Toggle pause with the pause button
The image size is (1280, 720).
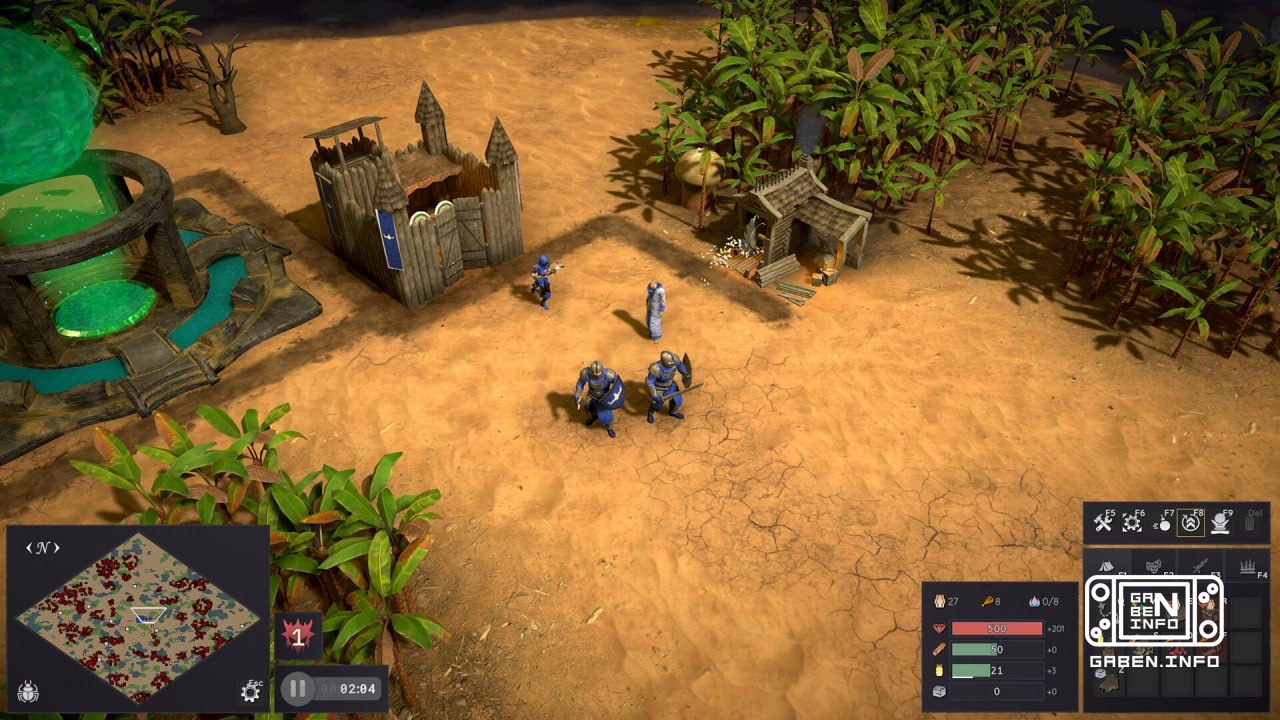(296, 687)
